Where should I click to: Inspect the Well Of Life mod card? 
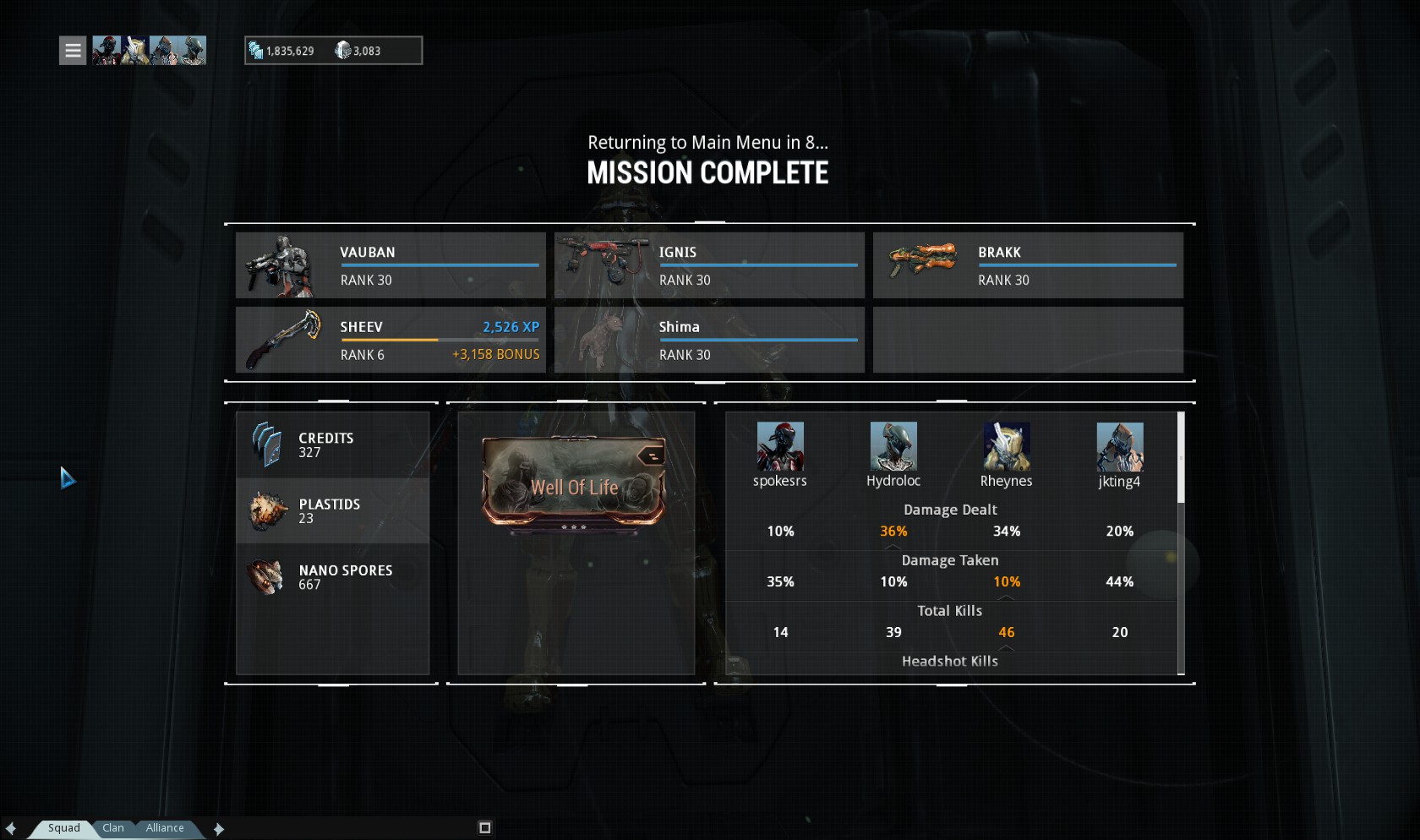pyautogui.click(x=574, y=482)
